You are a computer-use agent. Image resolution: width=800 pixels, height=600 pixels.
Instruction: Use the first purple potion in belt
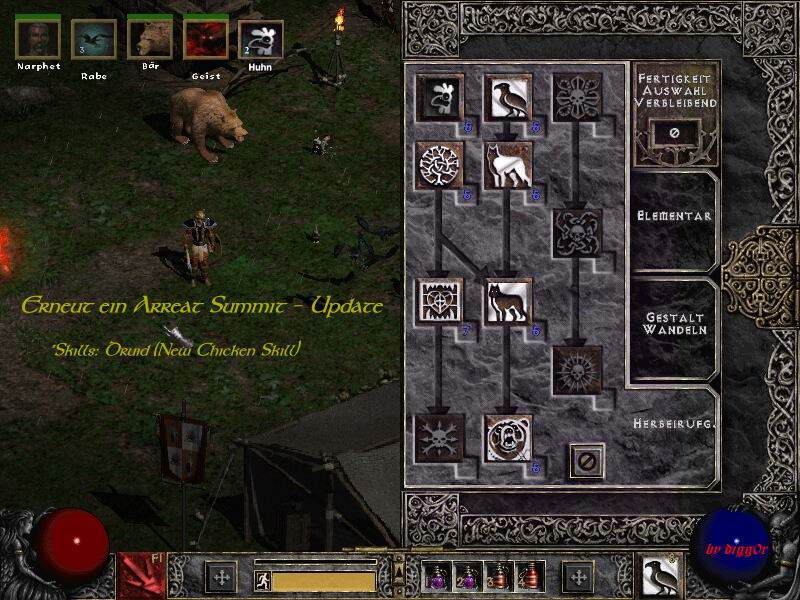pyautogui.click(x=436, y=577)
